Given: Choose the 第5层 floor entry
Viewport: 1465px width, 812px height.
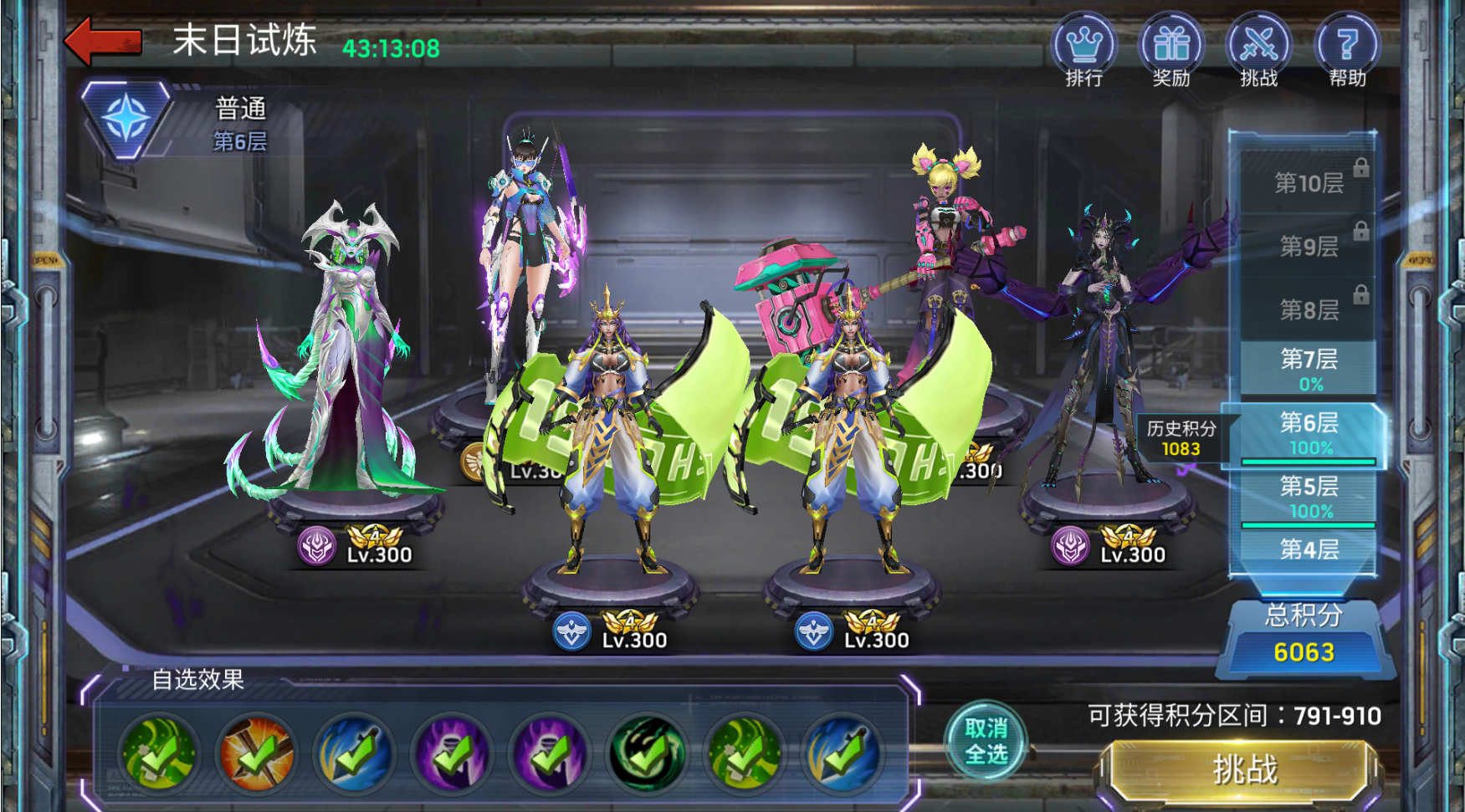Looking at the screenshot, I should 1309,497.
